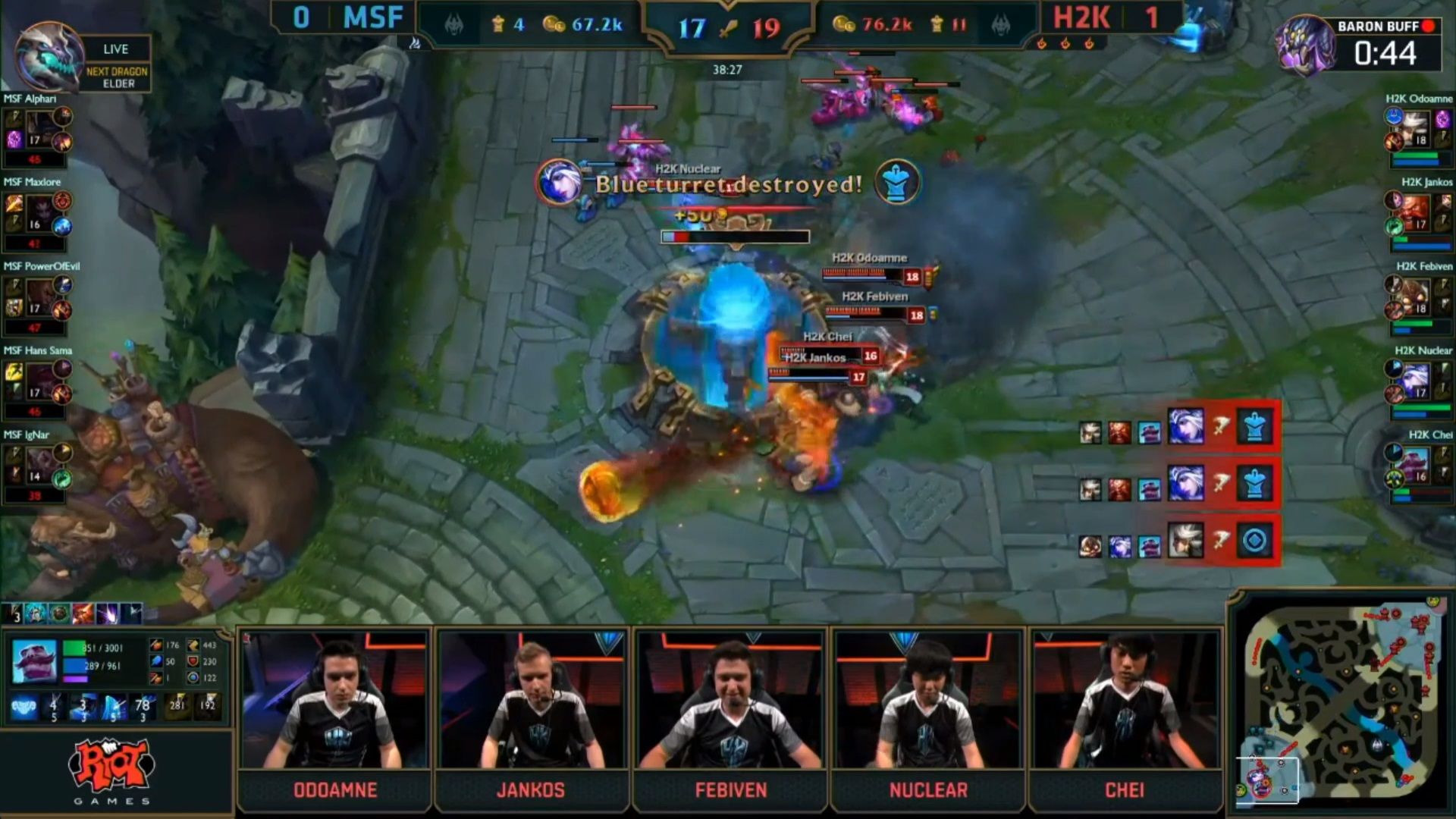
Task: Select H2K Nuclear's sidebar champion portrait
Action: 1416,382
